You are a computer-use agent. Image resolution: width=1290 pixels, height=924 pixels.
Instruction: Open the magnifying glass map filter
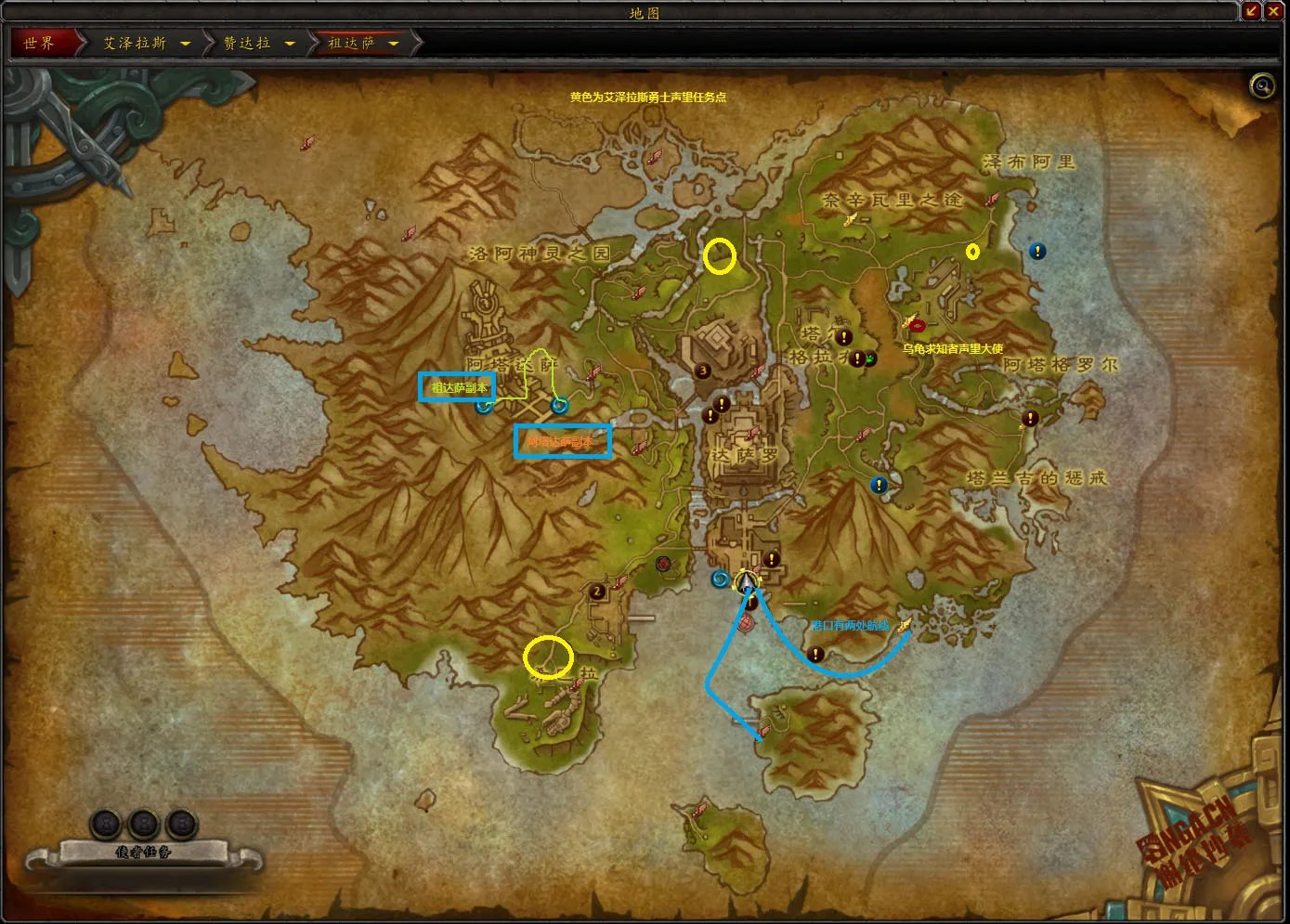pyautogui.click(x=1262, y=86)
